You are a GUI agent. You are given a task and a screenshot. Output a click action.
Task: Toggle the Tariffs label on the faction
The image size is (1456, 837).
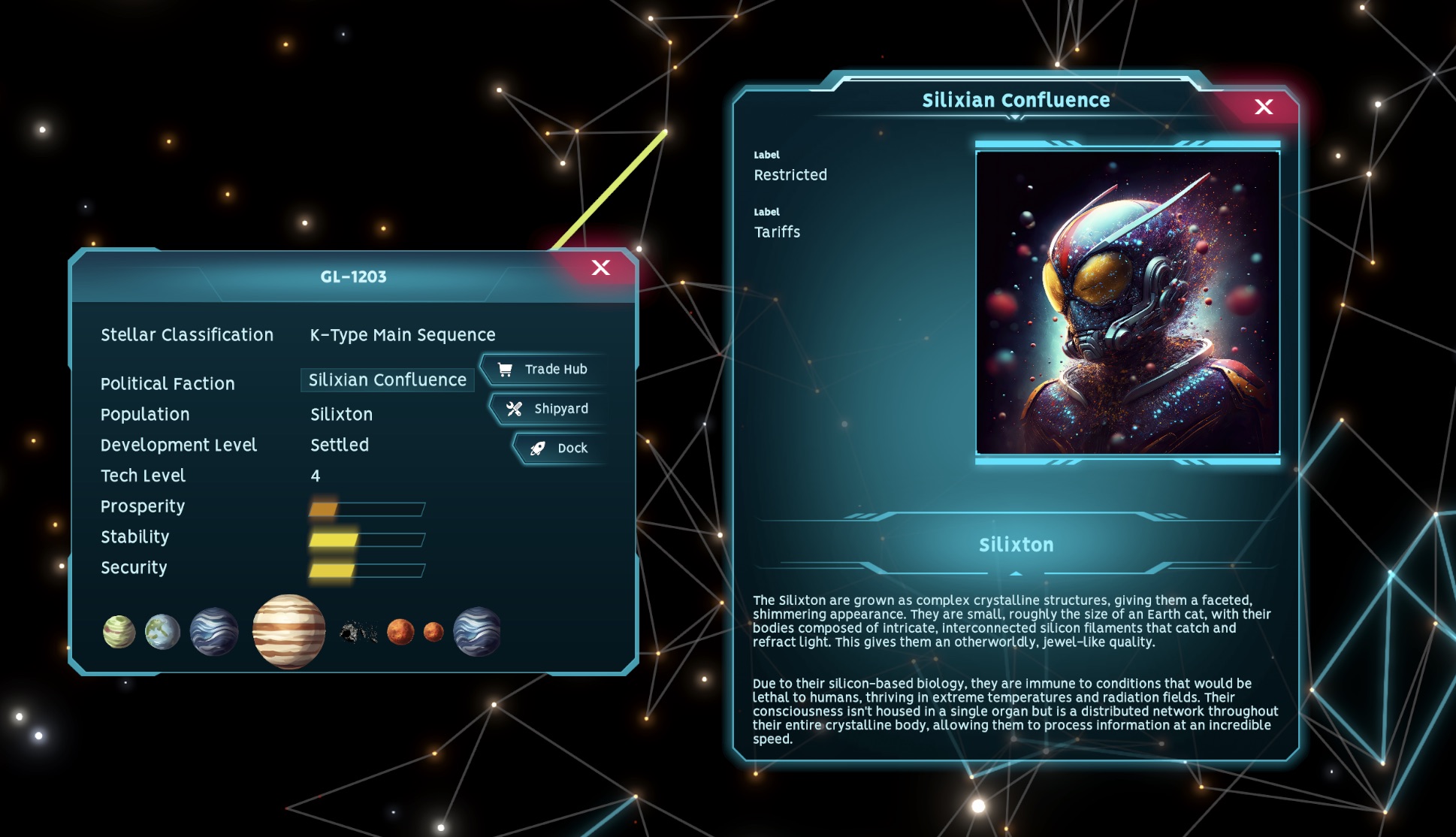pyautogui.click(x=778, y=231)
